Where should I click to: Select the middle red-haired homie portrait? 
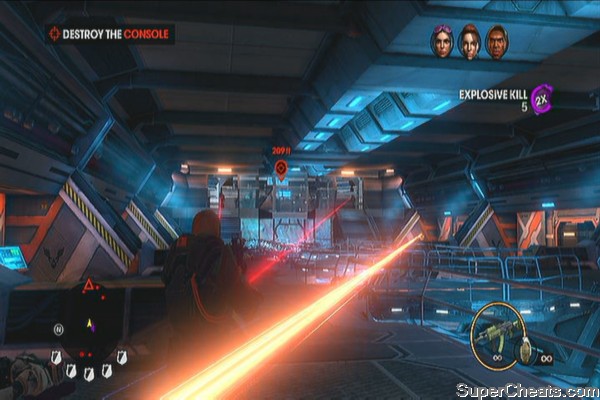(469, 42)
